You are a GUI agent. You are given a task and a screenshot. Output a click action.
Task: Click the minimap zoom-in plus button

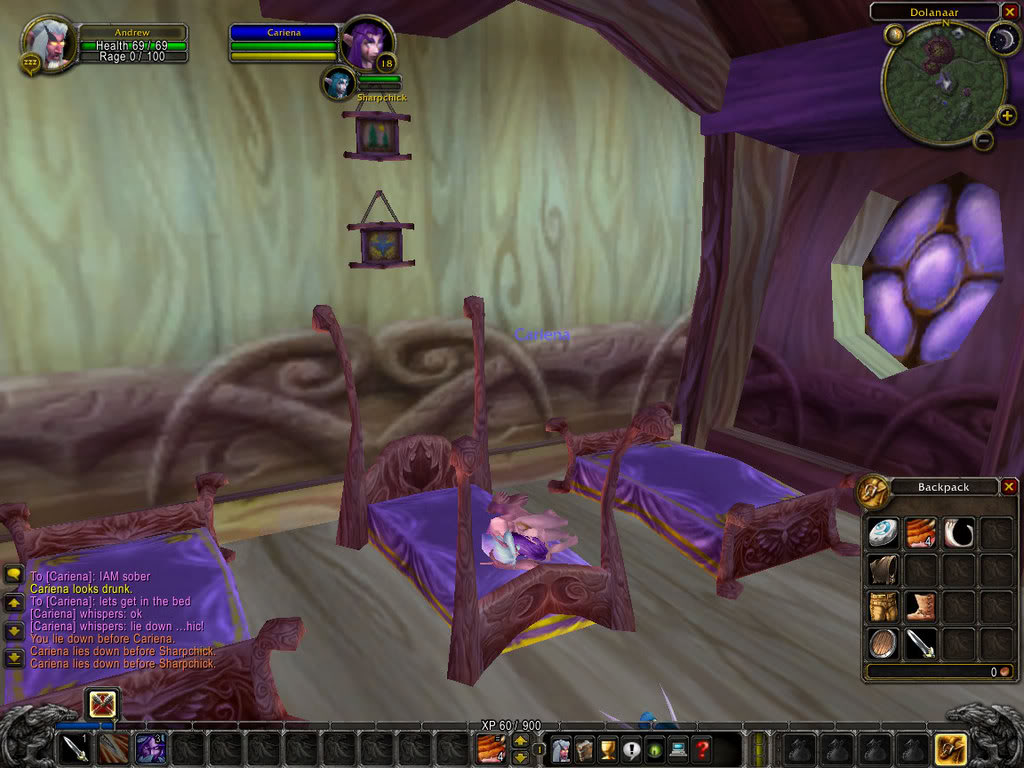click(1006, 116)
